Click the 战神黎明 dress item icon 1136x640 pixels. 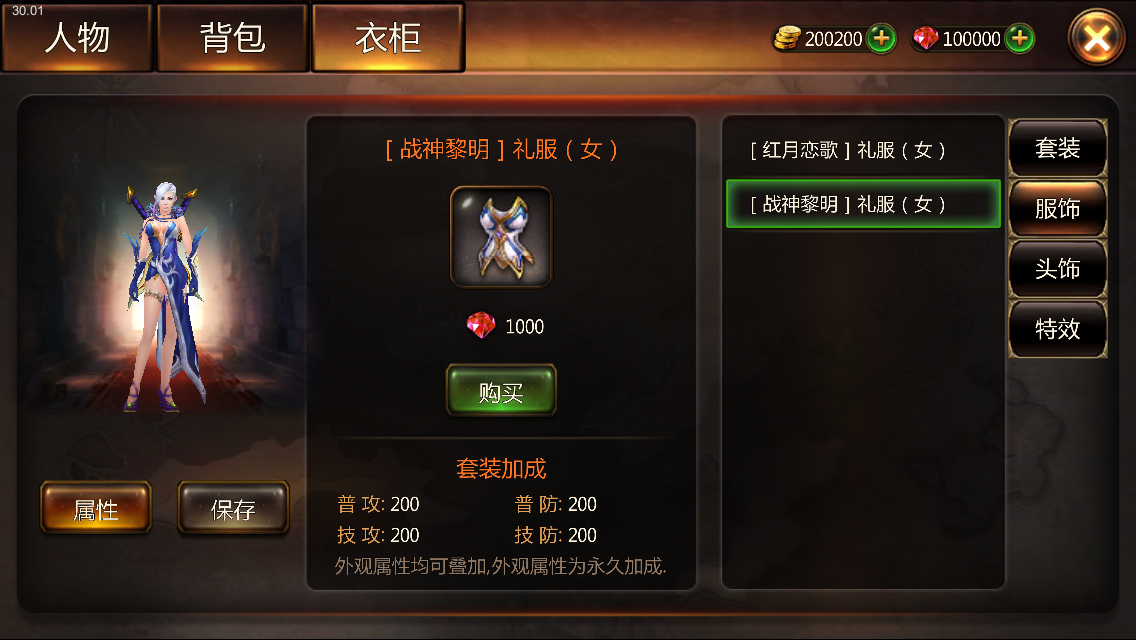[x=501, y=237]
